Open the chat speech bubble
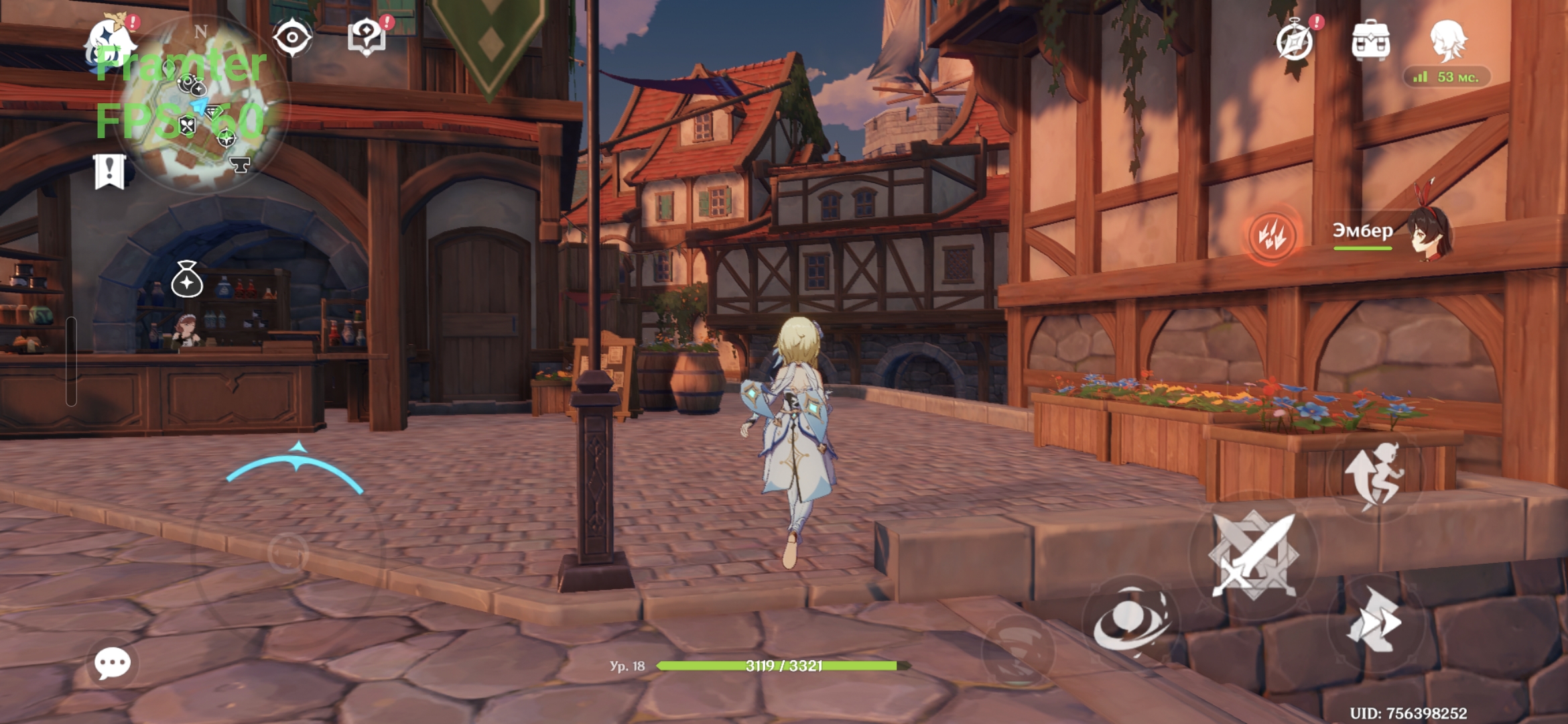Image resolution: width=1568 pixels, height=724 pixels. (113, 664)
